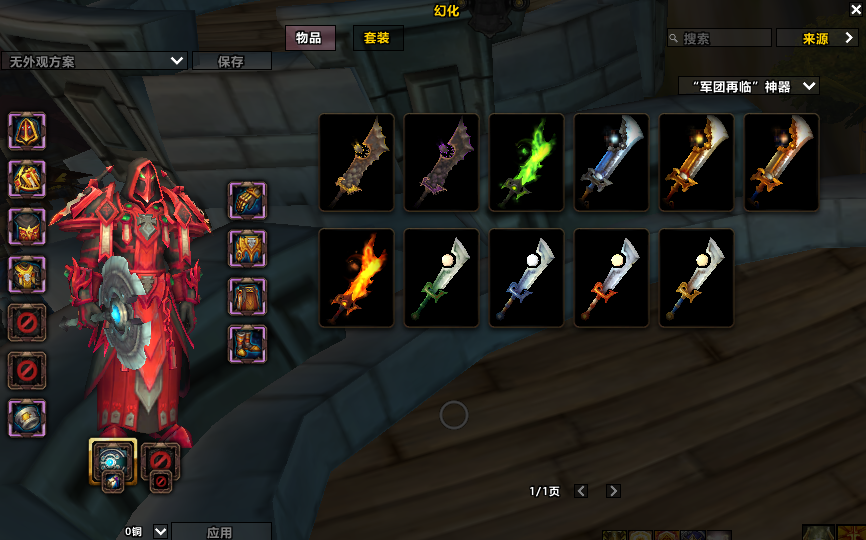866x540 pixels.
Task: Close the 幻化 transmog window
Action: point(855,9)
